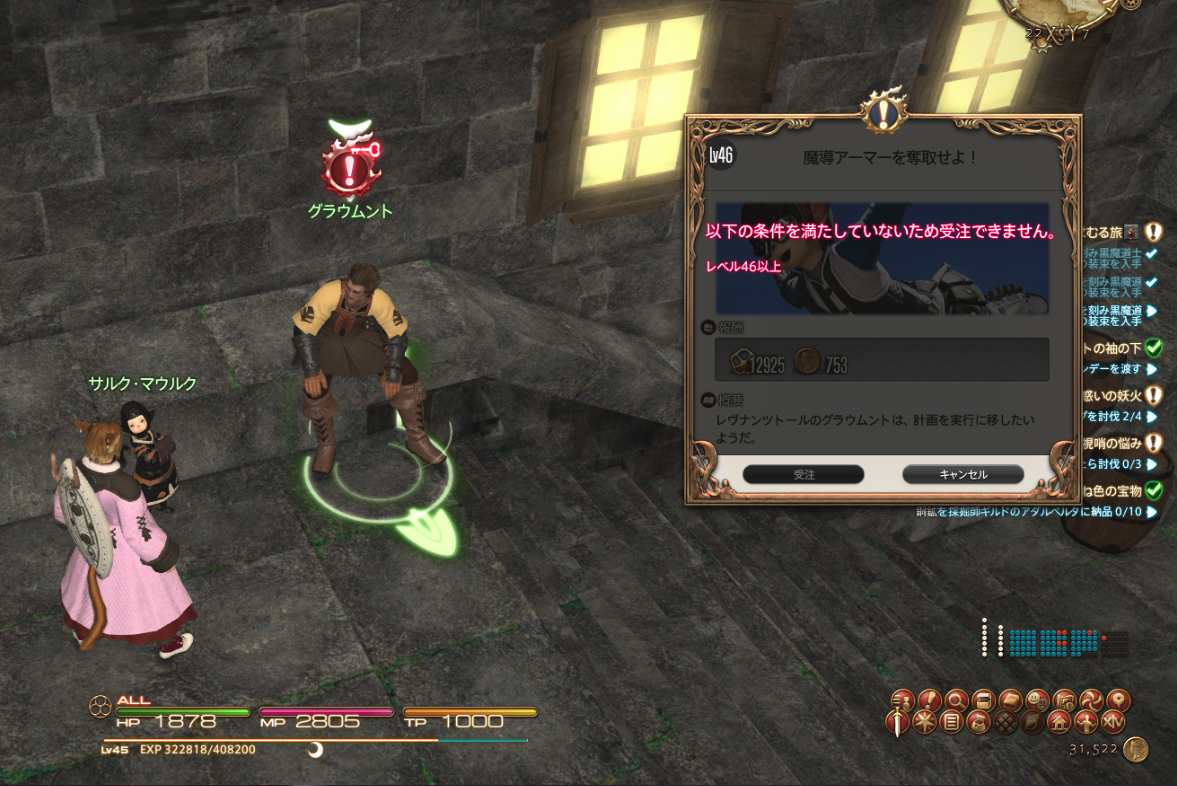Viewport: 1177px width, 786px height.
Task: Open the eight-pointed star actions menu icon
Action: coord(926,721)
